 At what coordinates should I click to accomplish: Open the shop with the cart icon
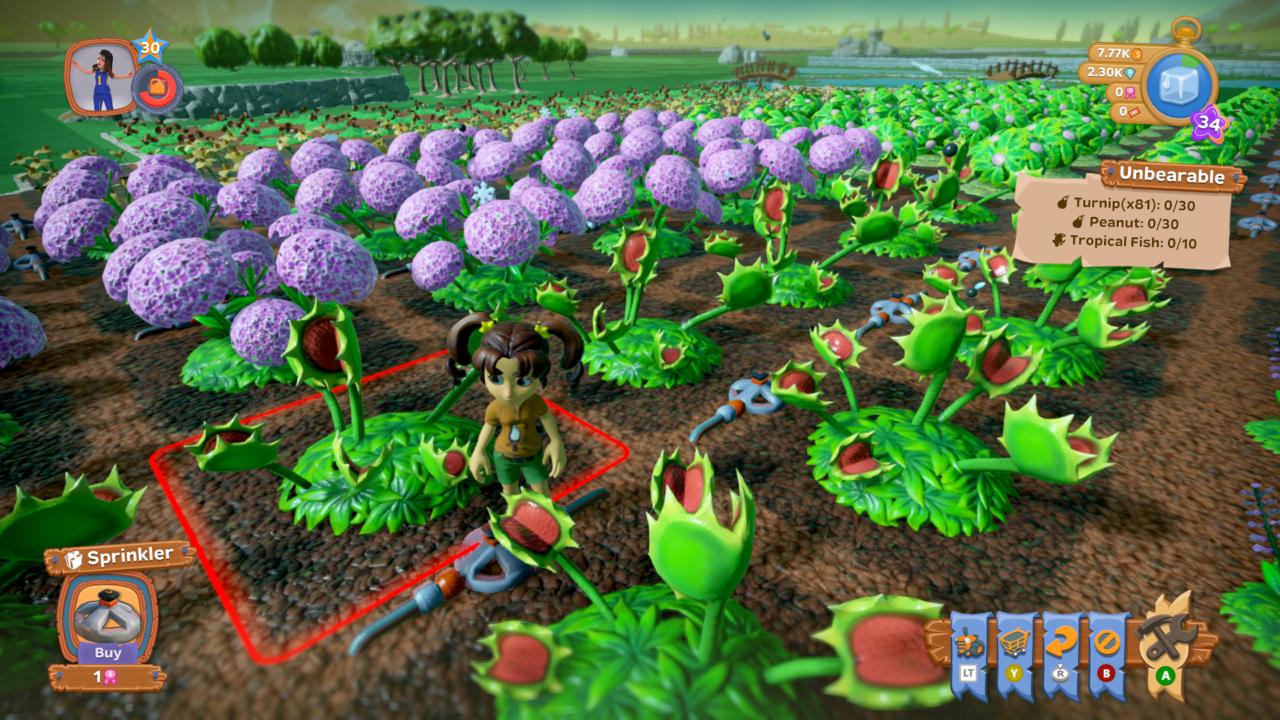(x=1014, y=640)
